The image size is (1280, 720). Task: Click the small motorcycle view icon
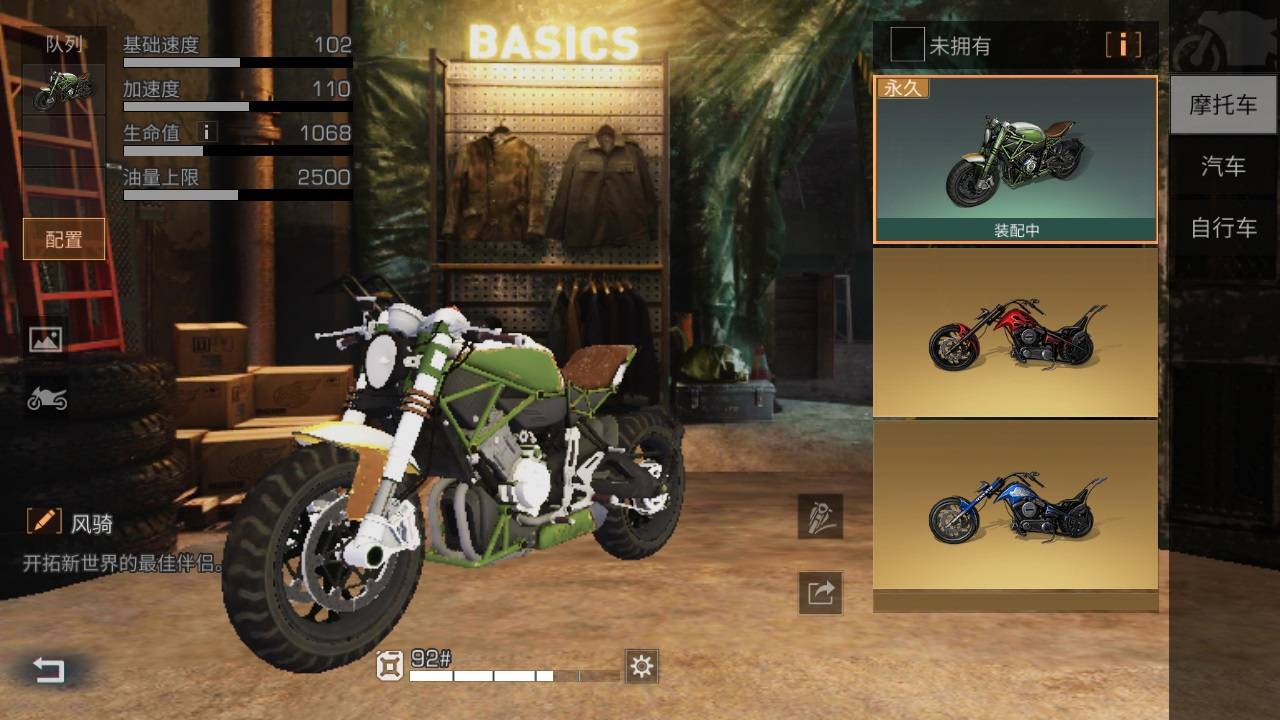point(46,399)
